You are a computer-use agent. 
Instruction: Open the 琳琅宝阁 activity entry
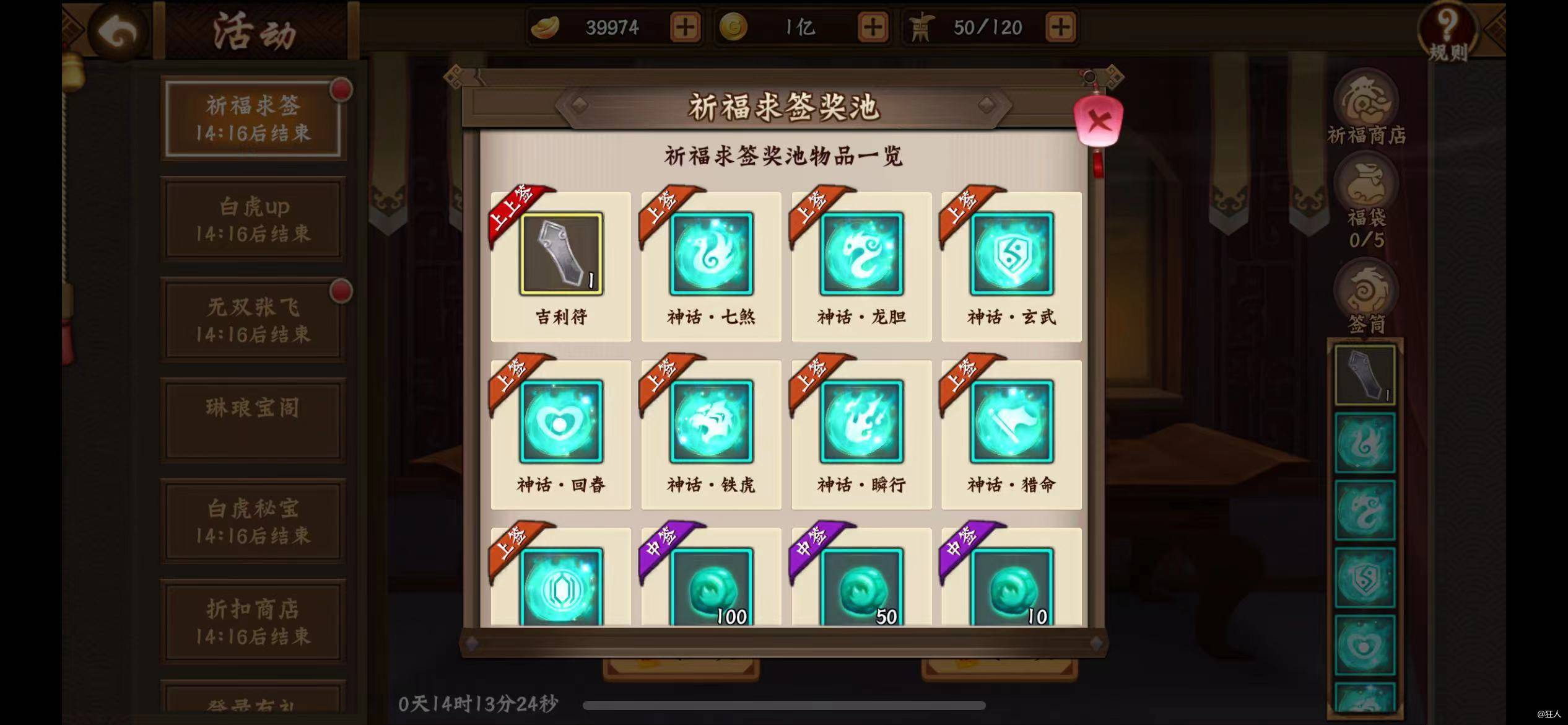tap(253, 419)
